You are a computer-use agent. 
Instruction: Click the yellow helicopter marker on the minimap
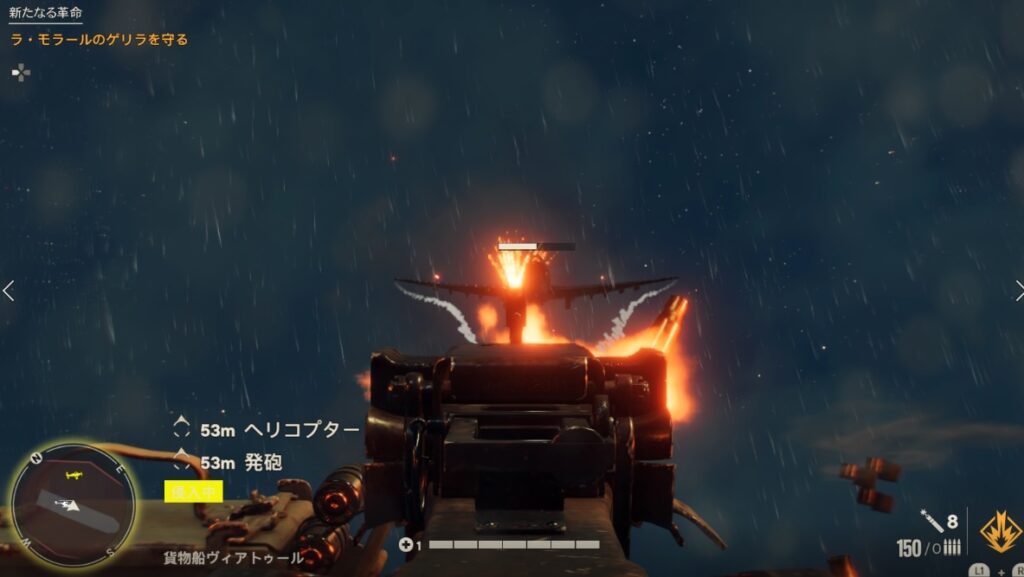click(72, 473)
